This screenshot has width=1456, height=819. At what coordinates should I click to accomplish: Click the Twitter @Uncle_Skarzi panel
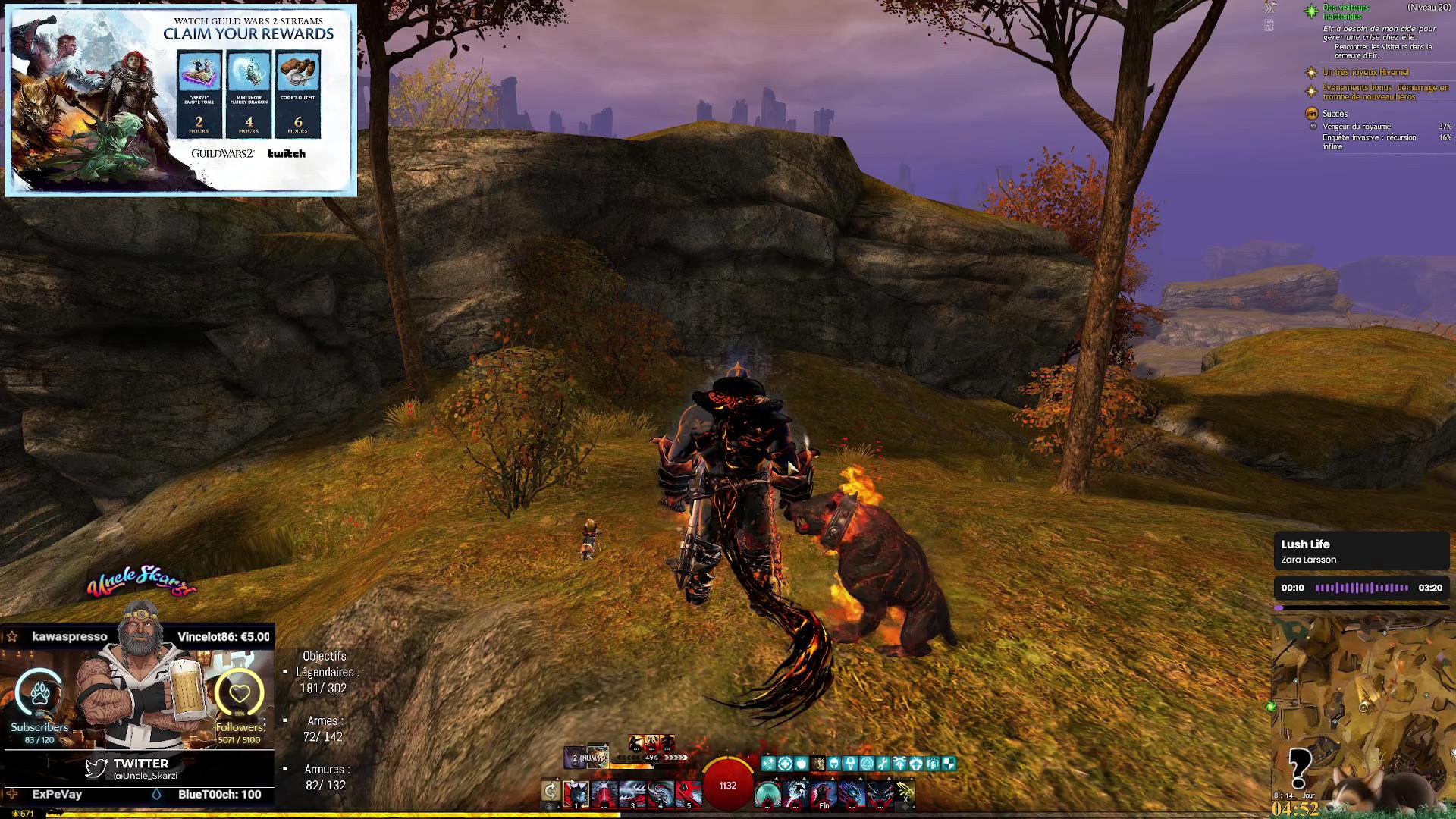[139, 768]
